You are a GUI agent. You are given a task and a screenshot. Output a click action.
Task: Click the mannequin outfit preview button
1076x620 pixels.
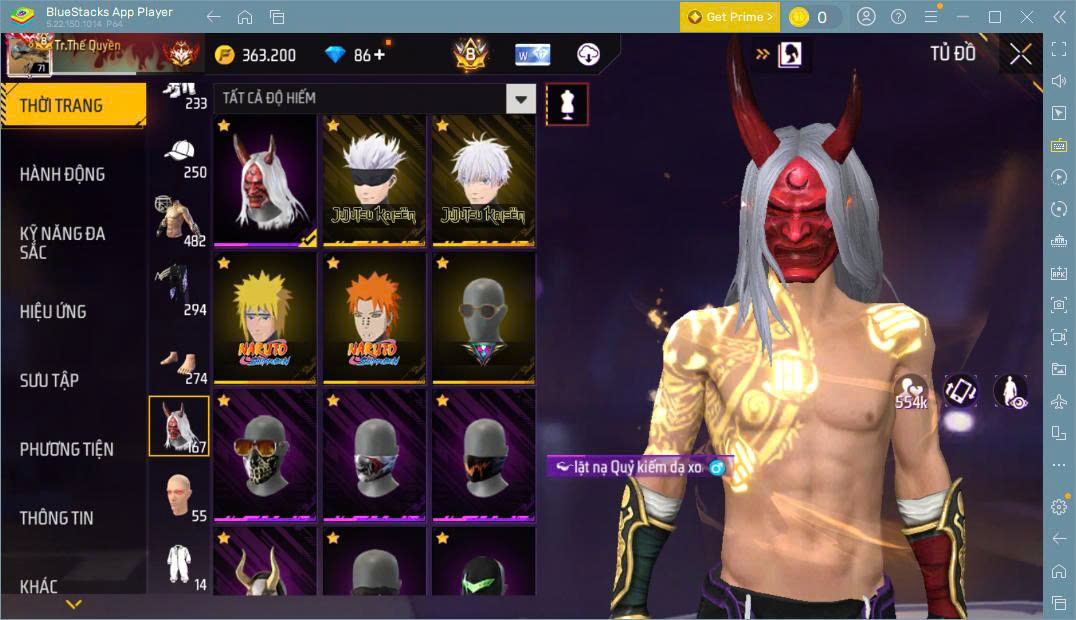(x=567, y=104)
